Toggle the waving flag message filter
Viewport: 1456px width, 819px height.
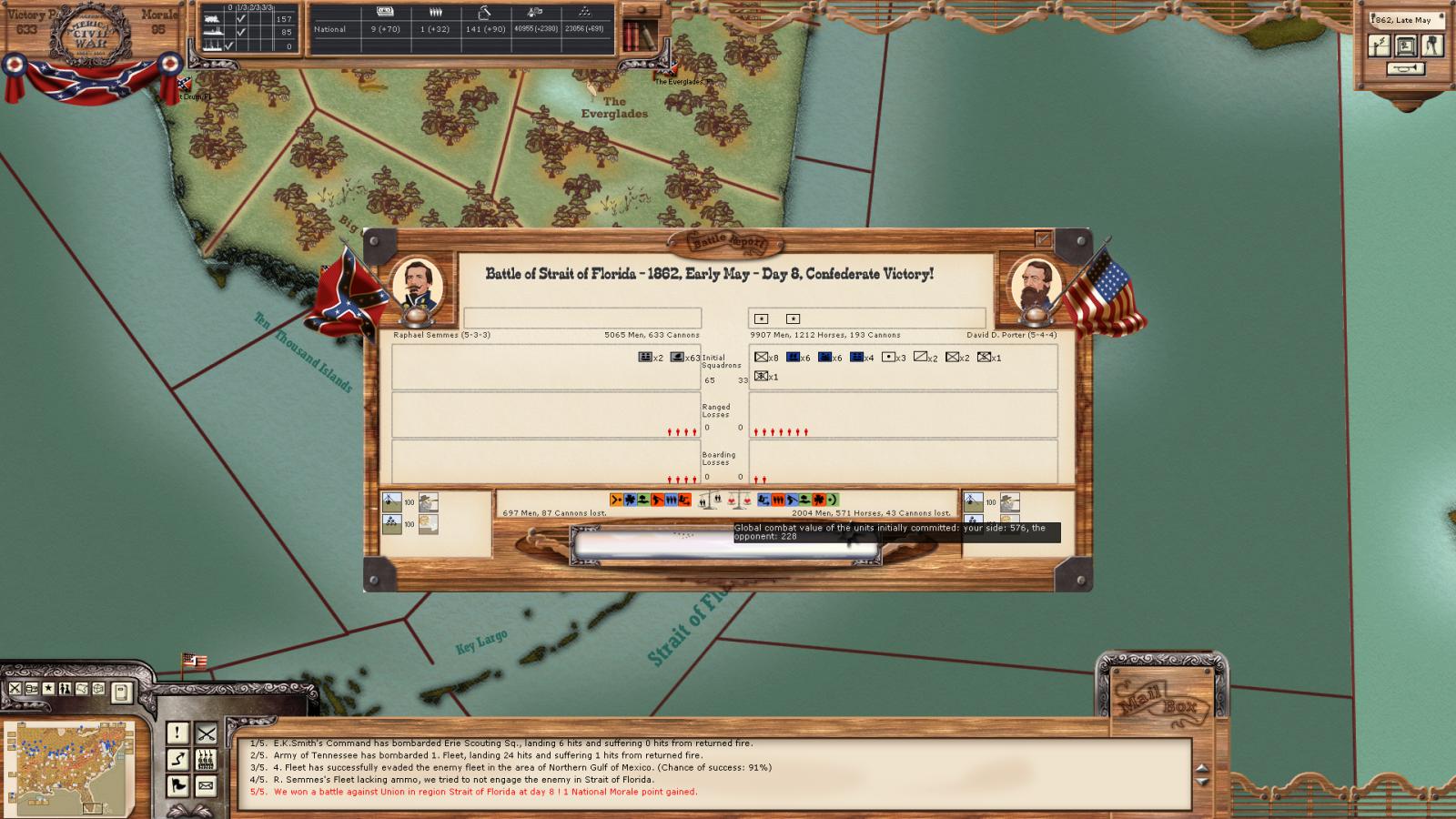[x=177, y=785]
